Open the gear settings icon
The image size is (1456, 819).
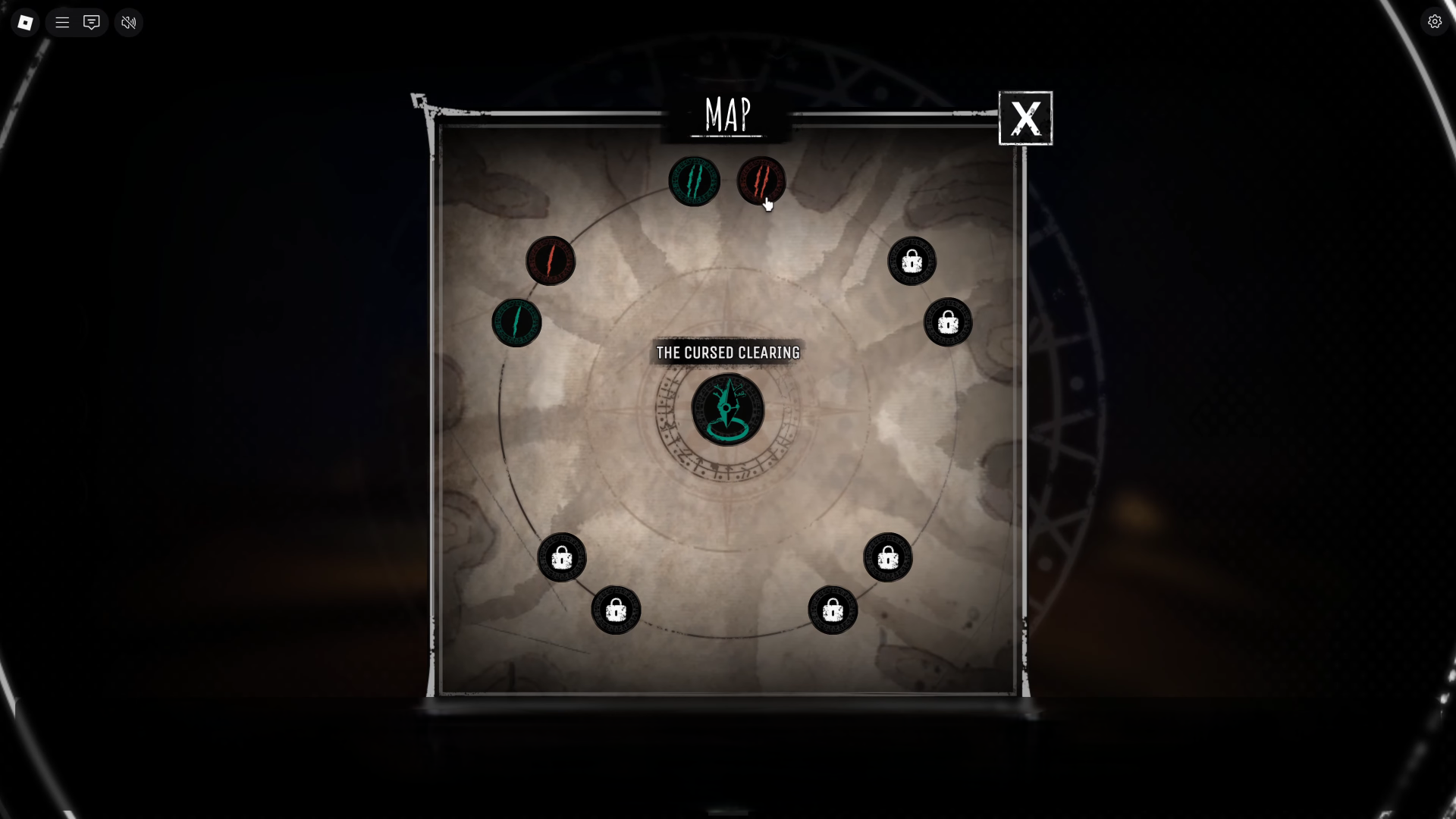tap(1434, 22)
